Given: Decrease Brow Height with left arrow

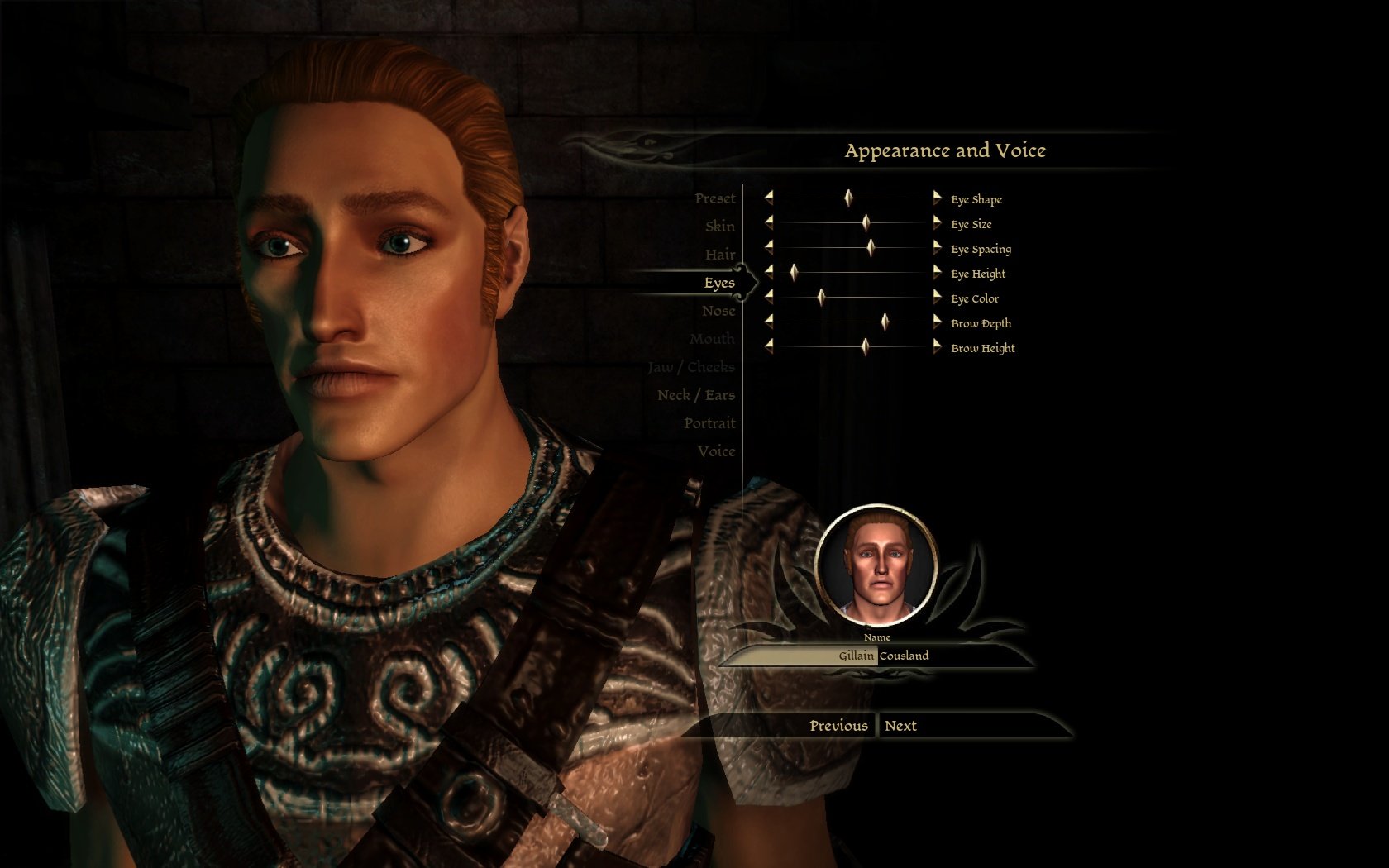Looking at the screenshot, I should [769, 346].
